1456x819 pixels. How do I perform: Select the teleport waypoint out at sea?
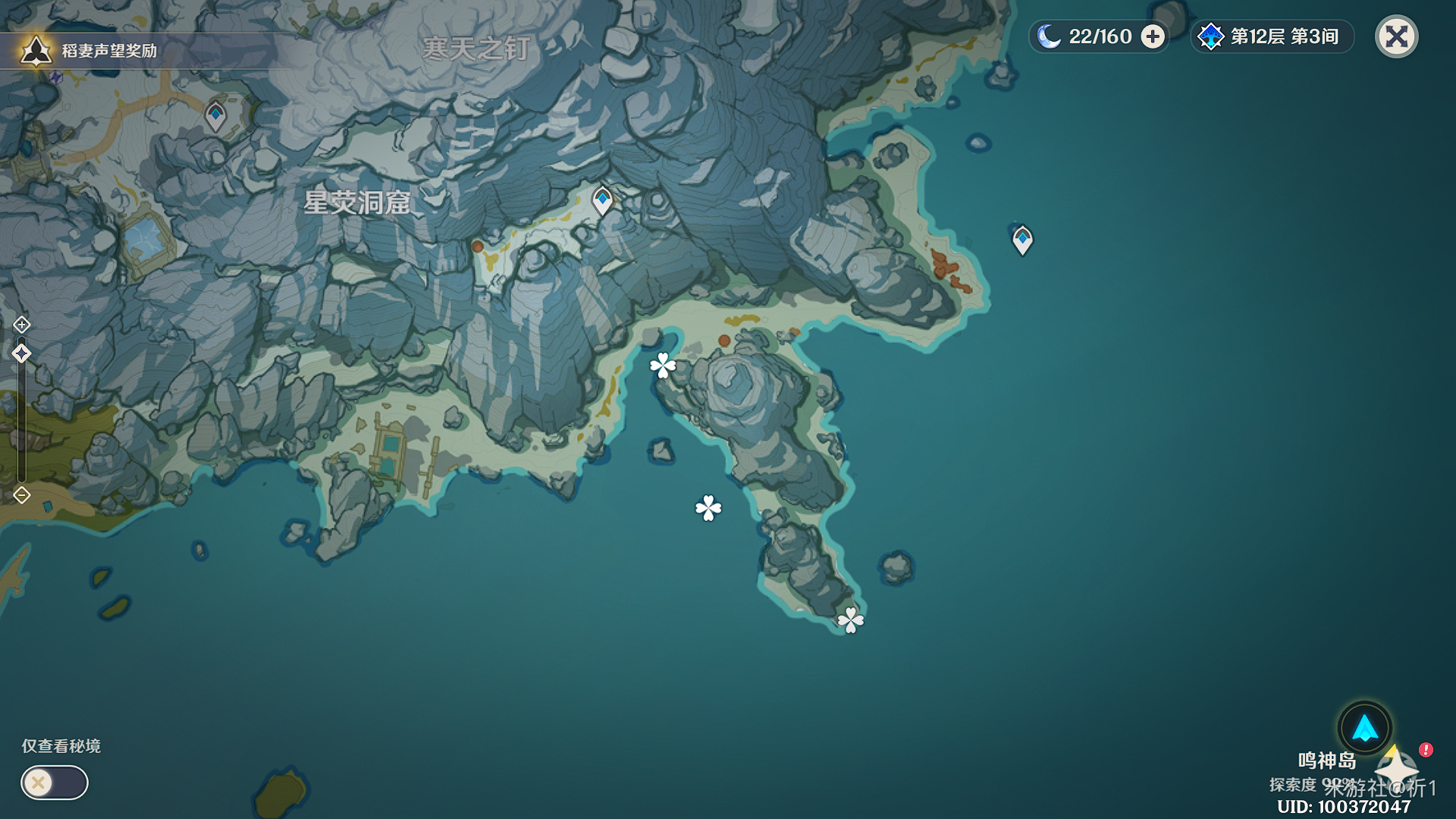click(1022, 240)
